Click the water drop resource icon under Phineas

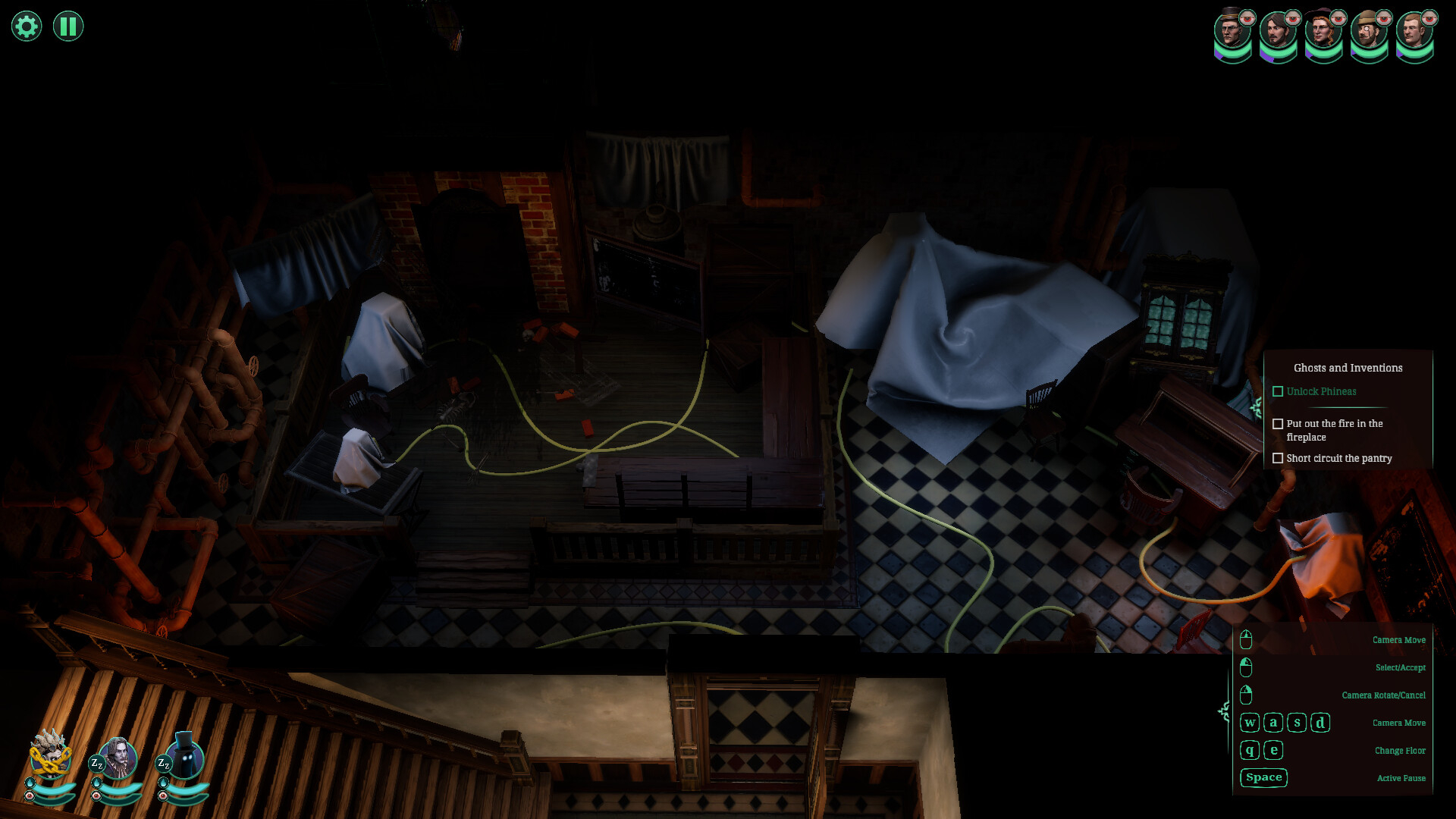[x=30, y=783]
